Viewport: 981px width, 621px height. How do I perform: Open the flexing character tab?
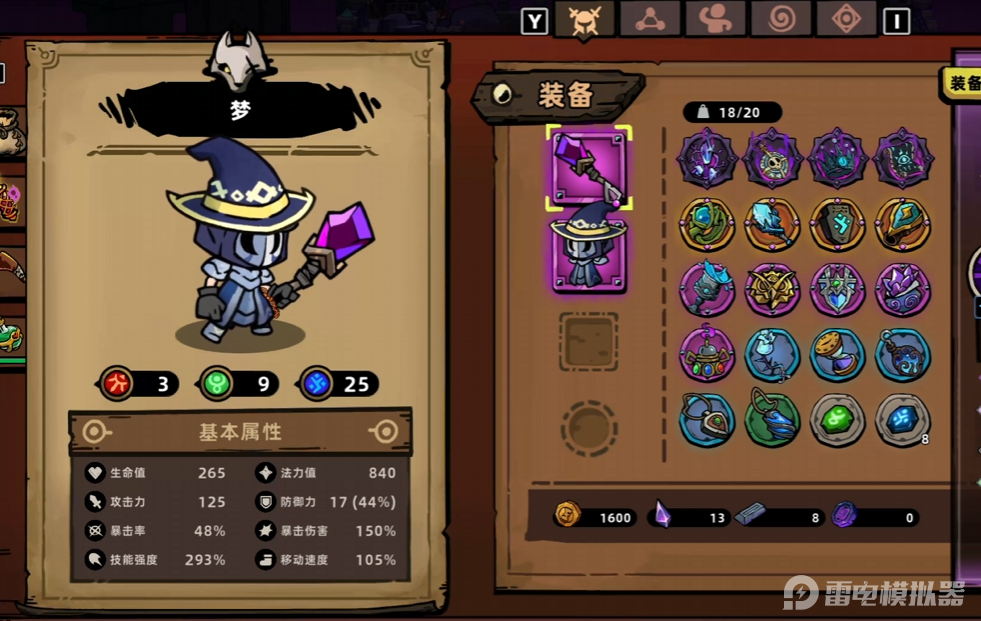tap(715, 20)
